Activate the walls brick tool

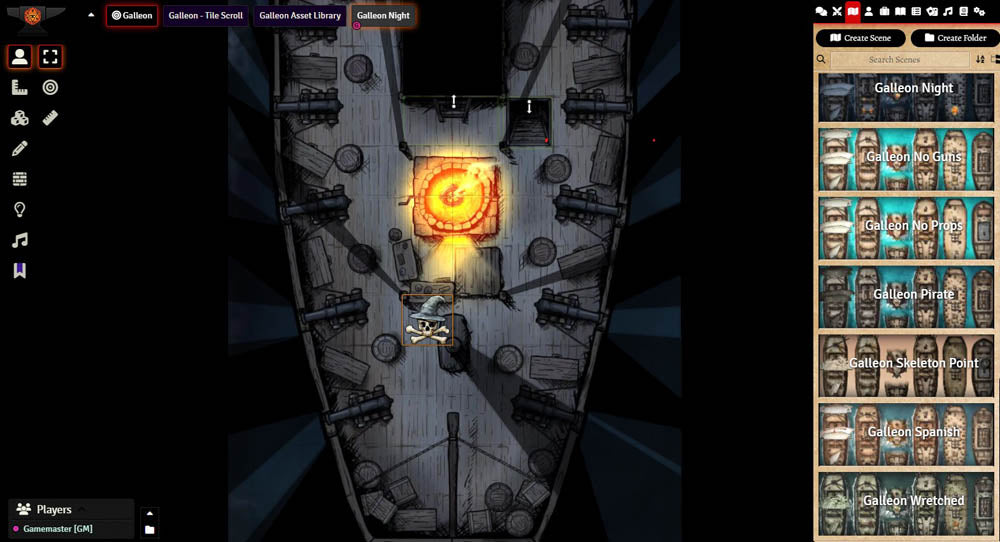(19, 179)
